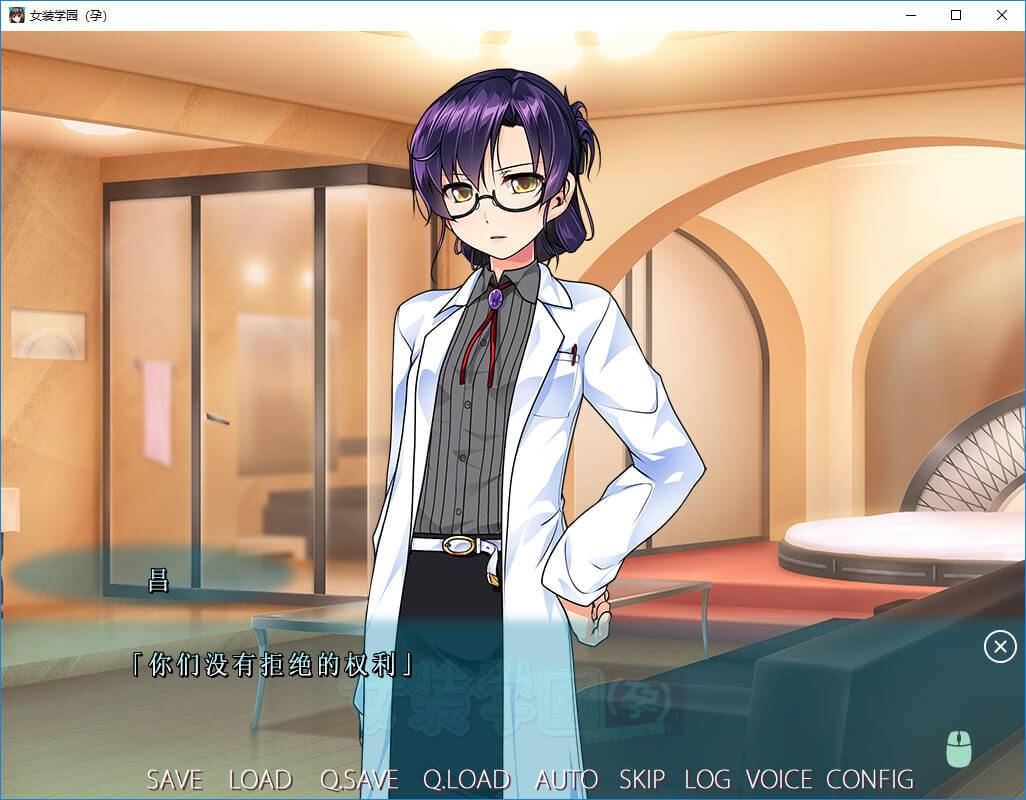Replay the line with VOICE
Viewport: 1026px width, 800px height.
click(779, 780)
